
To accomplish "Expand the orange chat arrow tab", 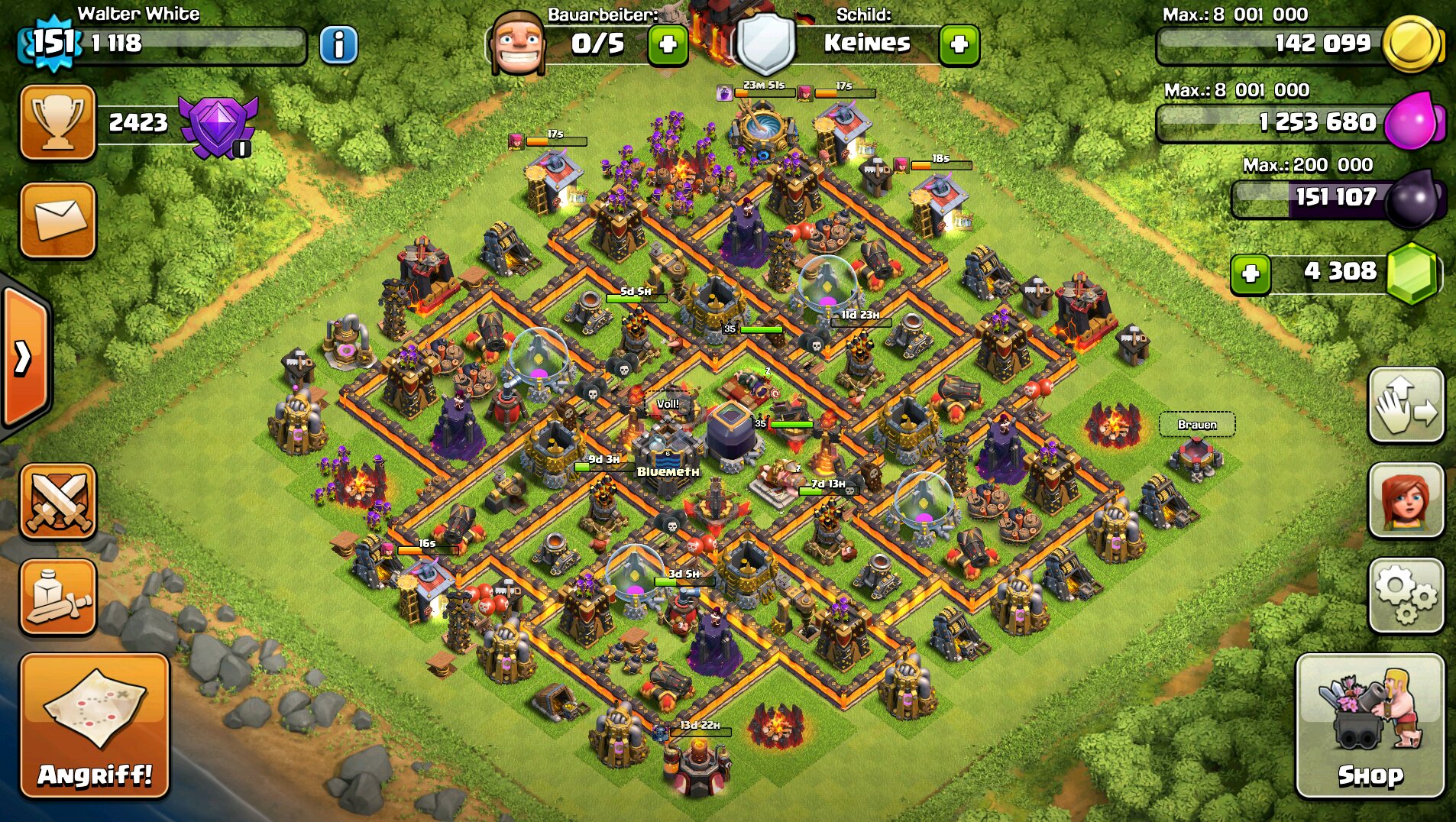I will click(x=24, y=357).
